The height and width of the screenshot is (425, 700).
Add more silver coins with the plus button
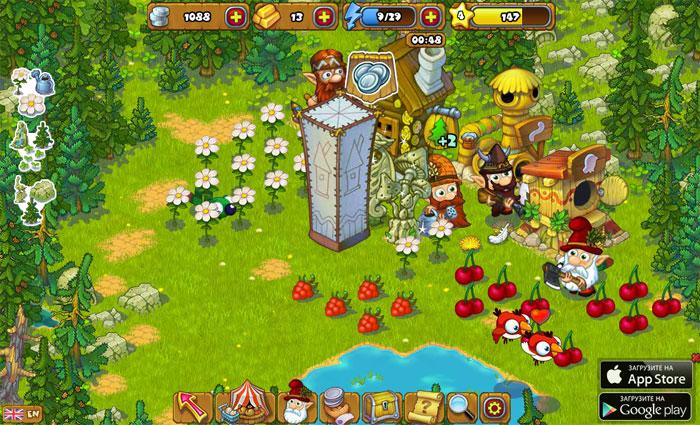(x=235, y=16)
